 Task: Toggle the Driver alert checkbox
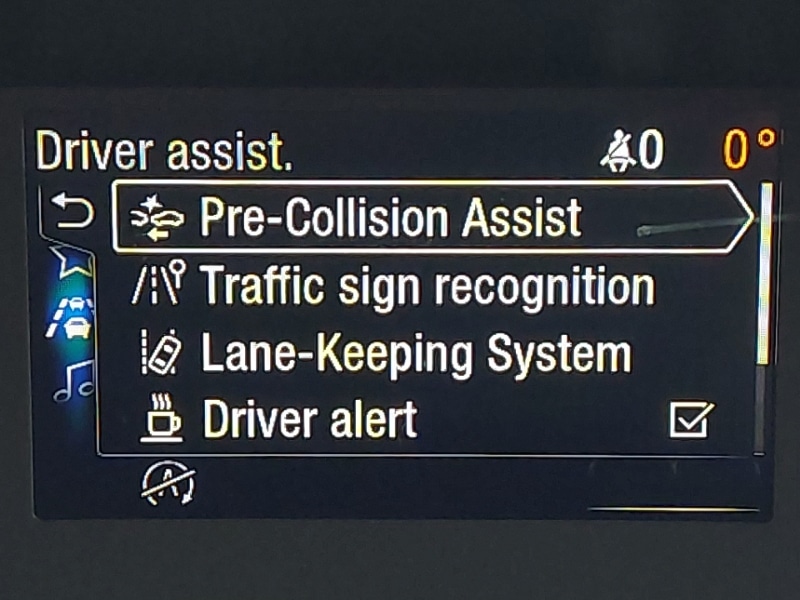[691, 420]
